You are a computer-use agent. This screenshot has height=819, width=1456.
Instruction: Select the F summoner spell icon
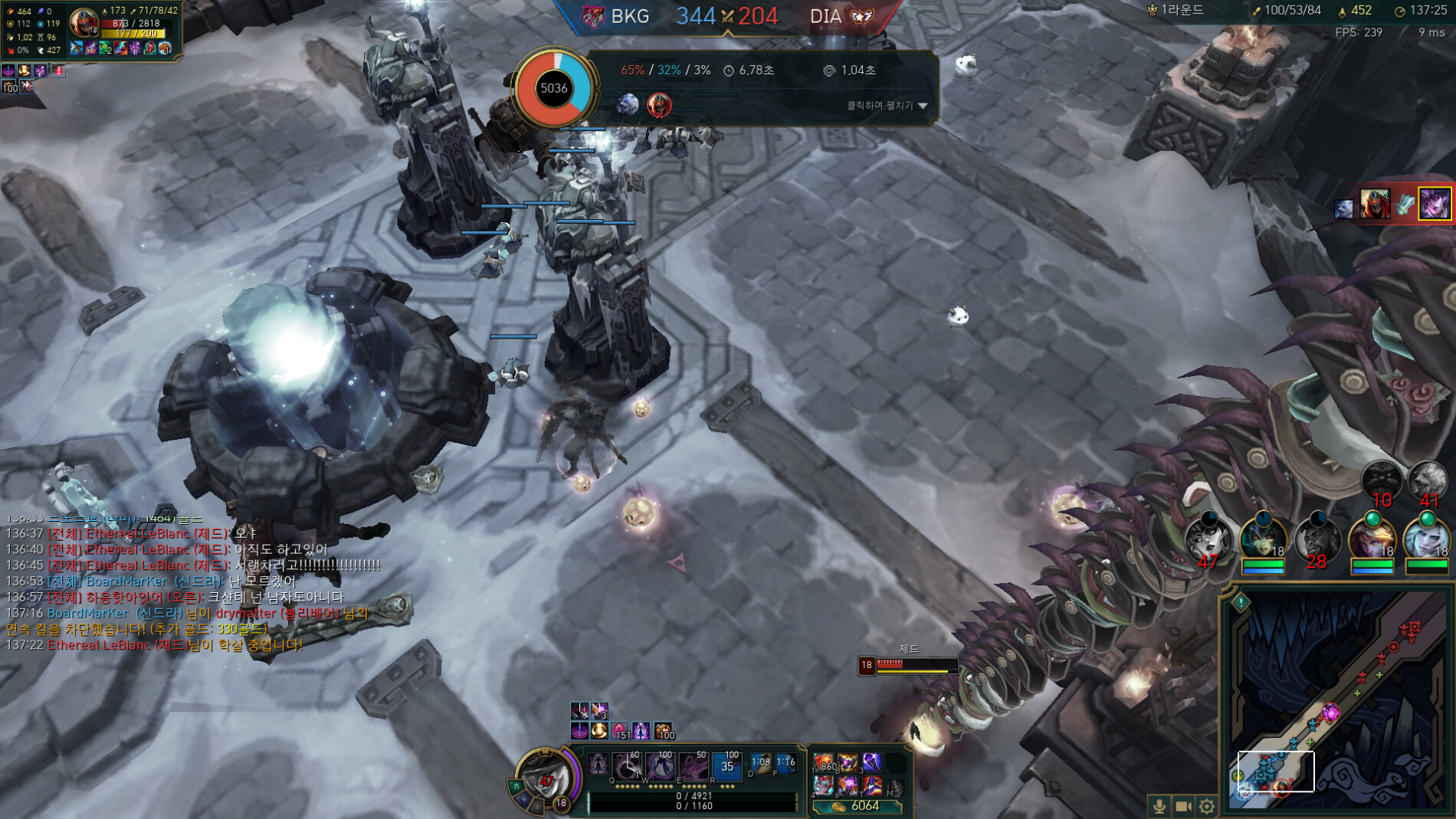tap(786, 763)
